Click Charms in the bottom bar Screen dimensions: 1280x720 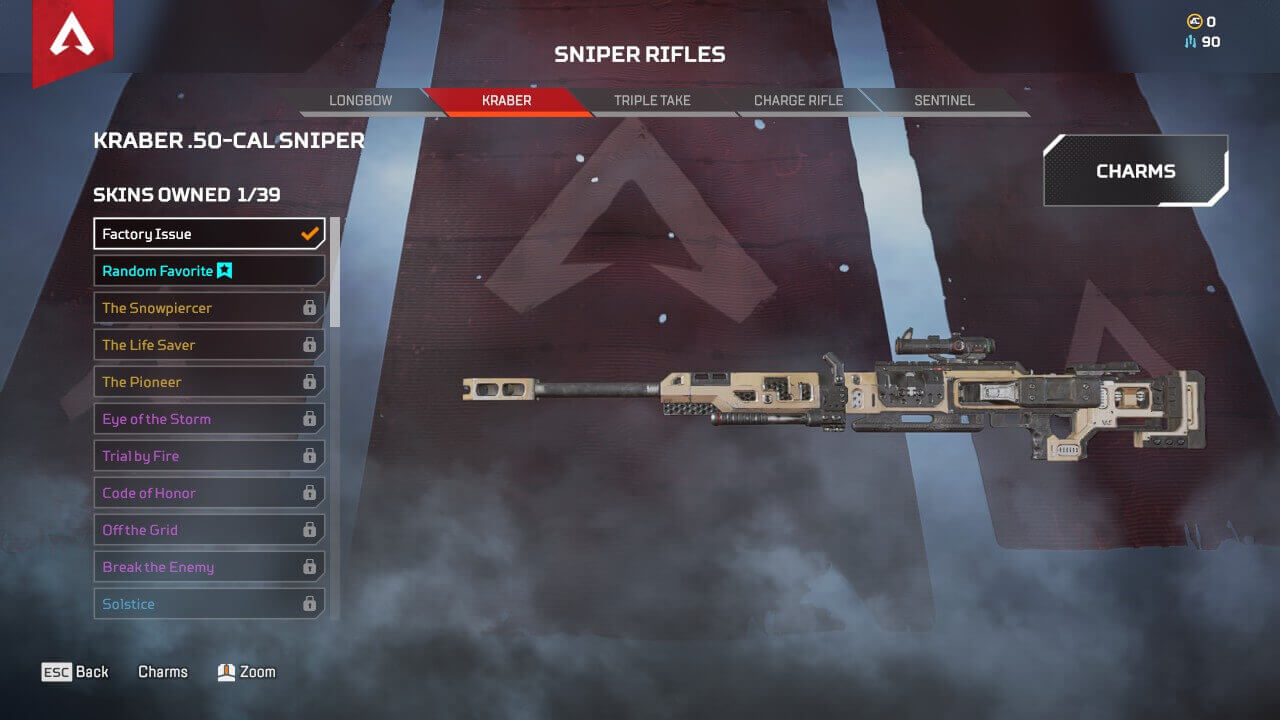(x=162, y=671)
